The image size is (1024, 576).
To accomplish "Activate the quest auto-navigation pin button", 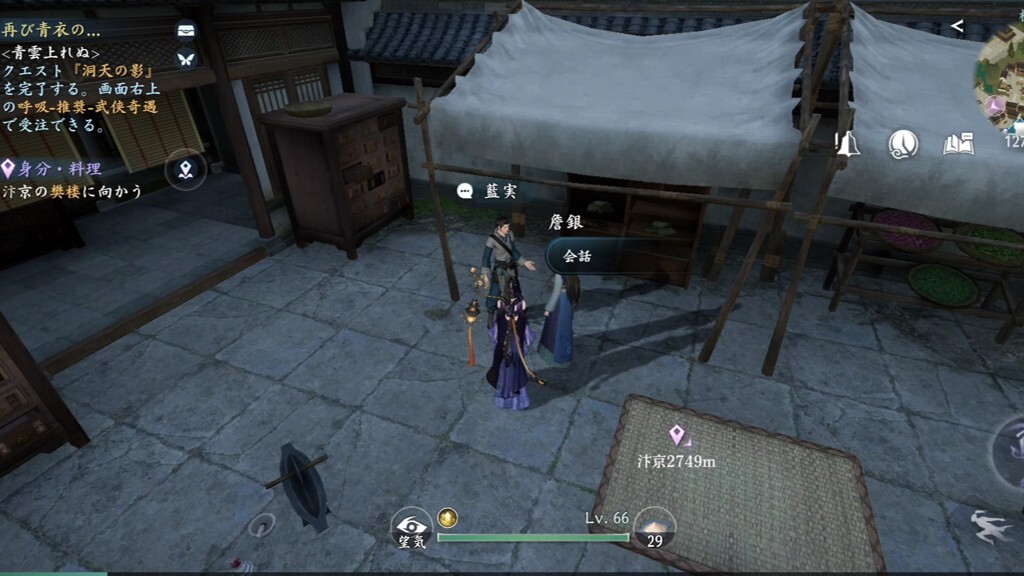I will point(185,169).
